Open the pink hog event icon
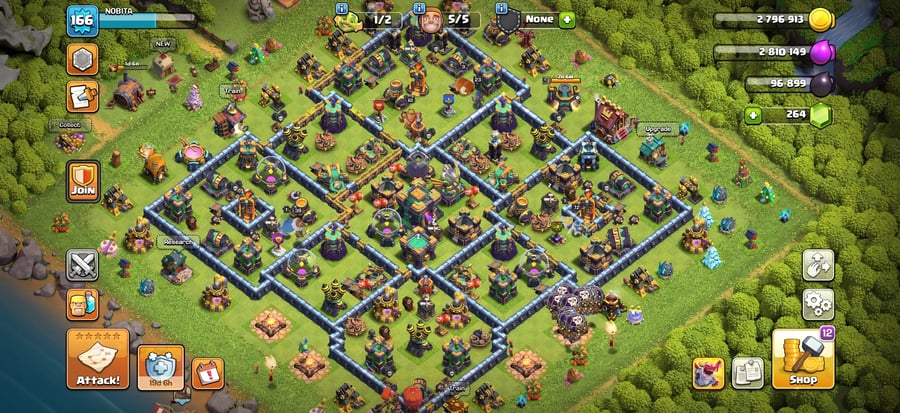 click(x=708, y=373)
